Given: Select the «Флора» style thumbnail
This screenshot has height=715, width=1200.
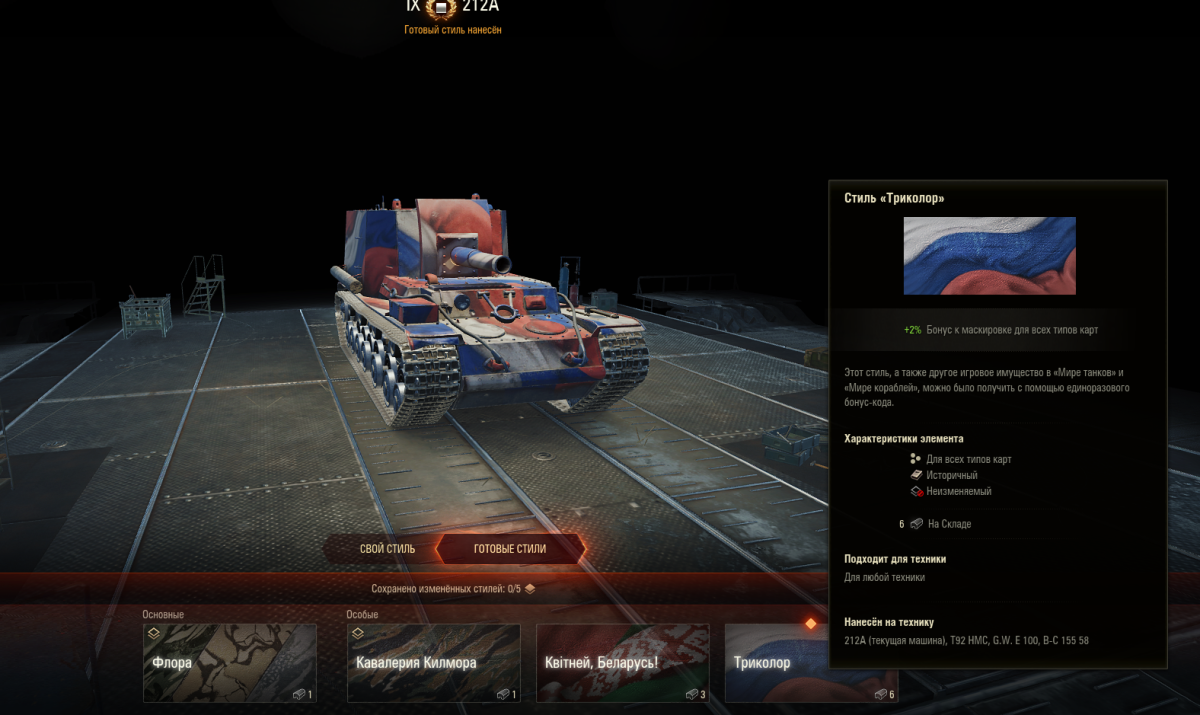Looking at the screenshot, I should [230, 662].
